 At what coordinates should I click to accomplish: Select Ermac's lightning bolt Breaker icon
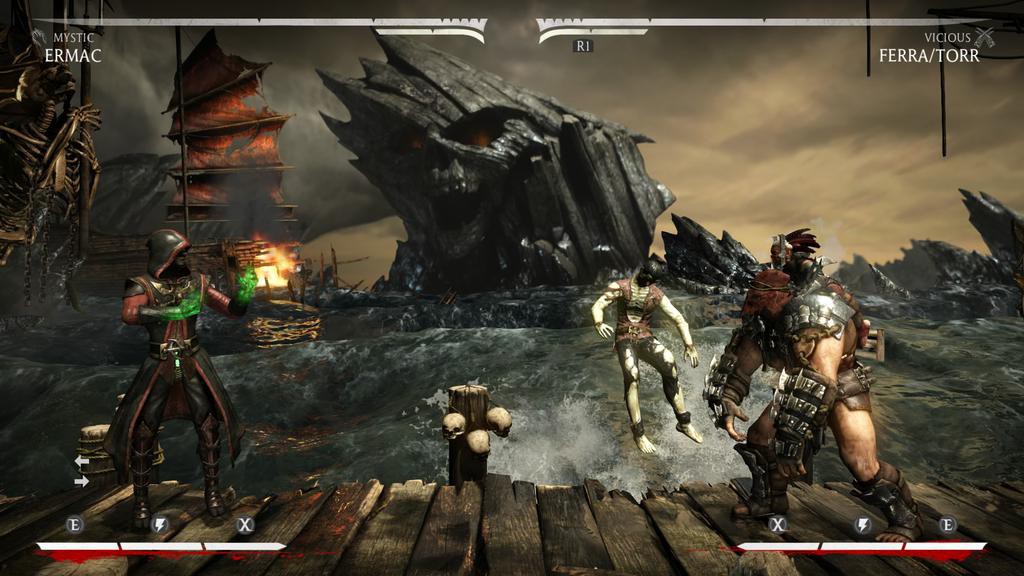159,524
